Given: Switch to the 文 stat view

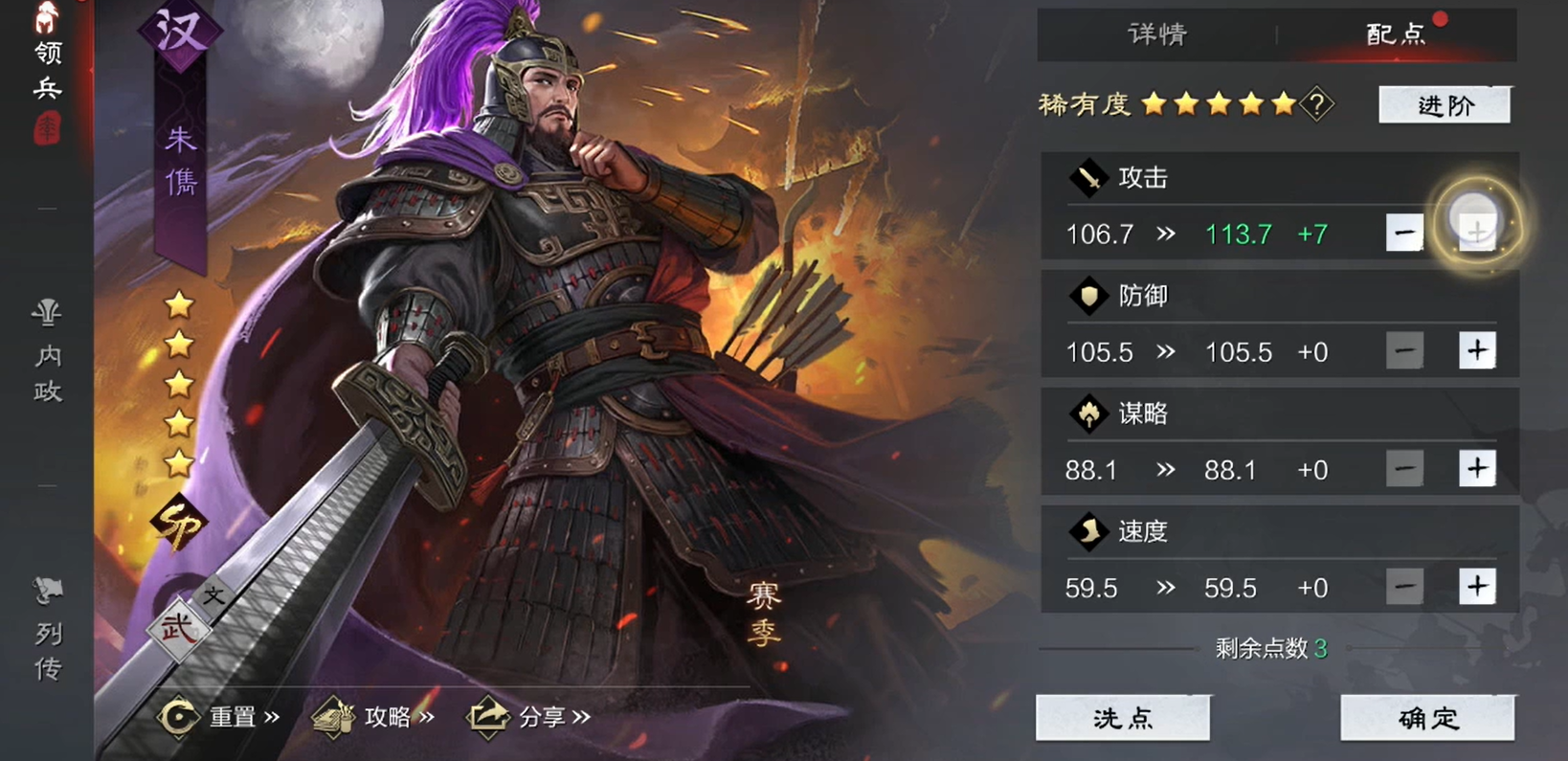Looking at the screenshot, I should pos(213,593).
